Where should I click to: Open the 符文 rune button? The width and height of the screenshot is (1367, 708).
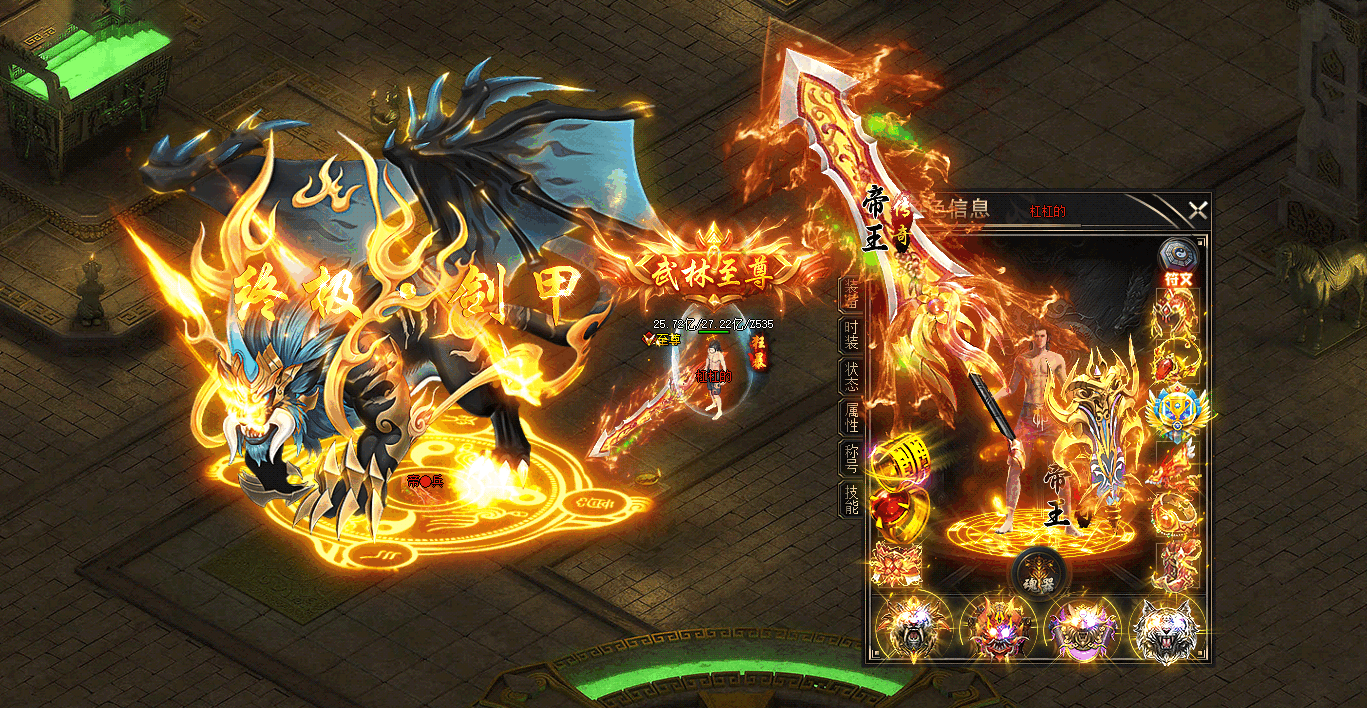point(1177,261)
